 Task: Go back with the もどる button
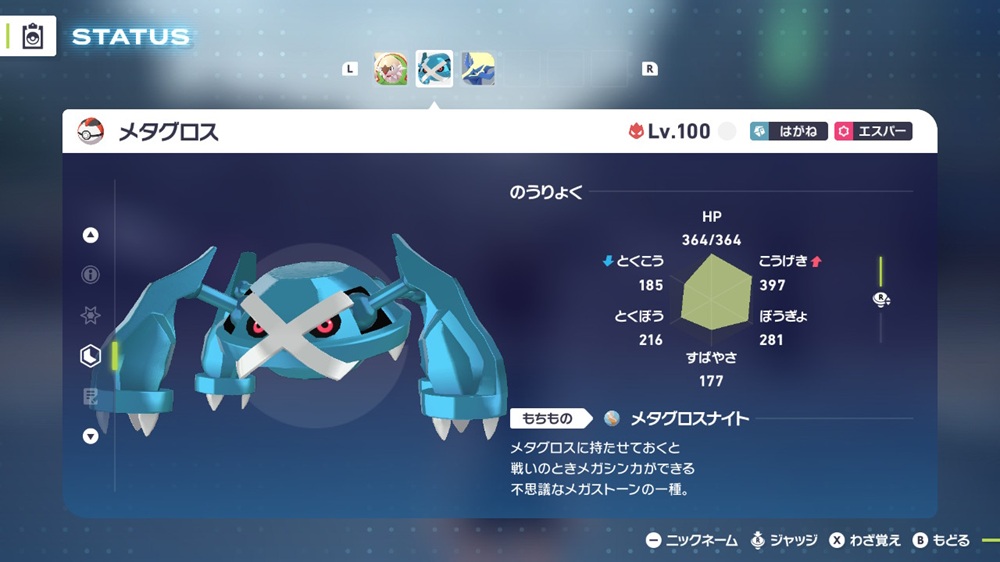click(x=940, y=540)
